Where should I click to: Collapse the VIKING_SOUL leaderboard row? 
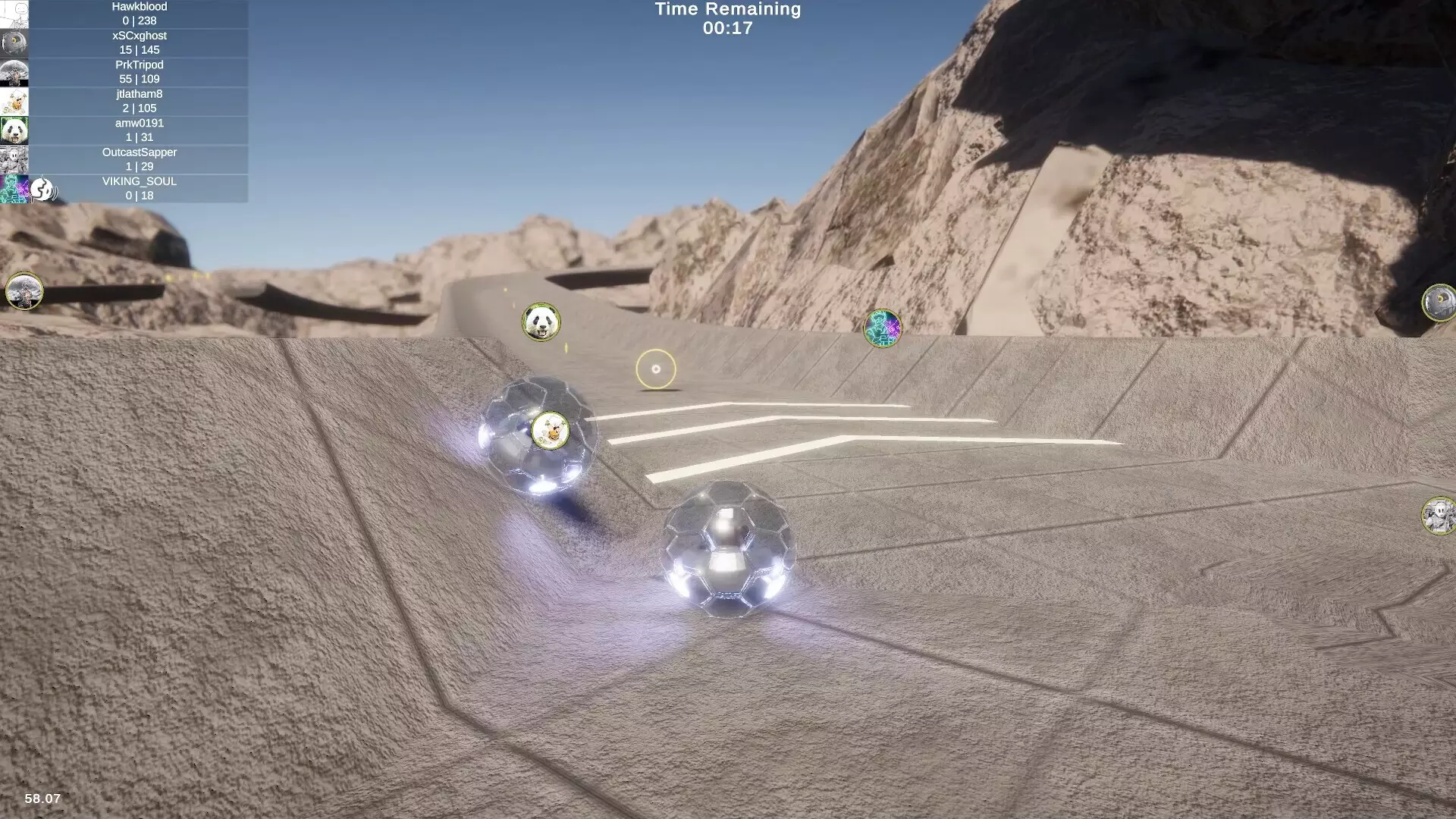click(139, 188)
